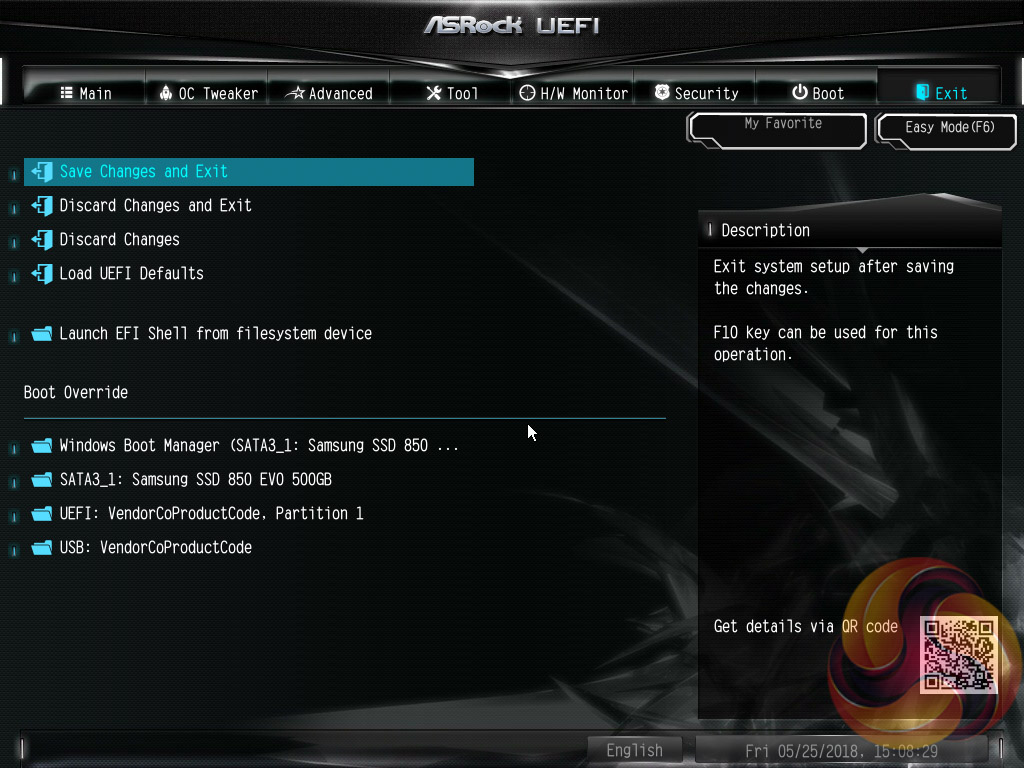Select the Tool tab

click(452, 93)
